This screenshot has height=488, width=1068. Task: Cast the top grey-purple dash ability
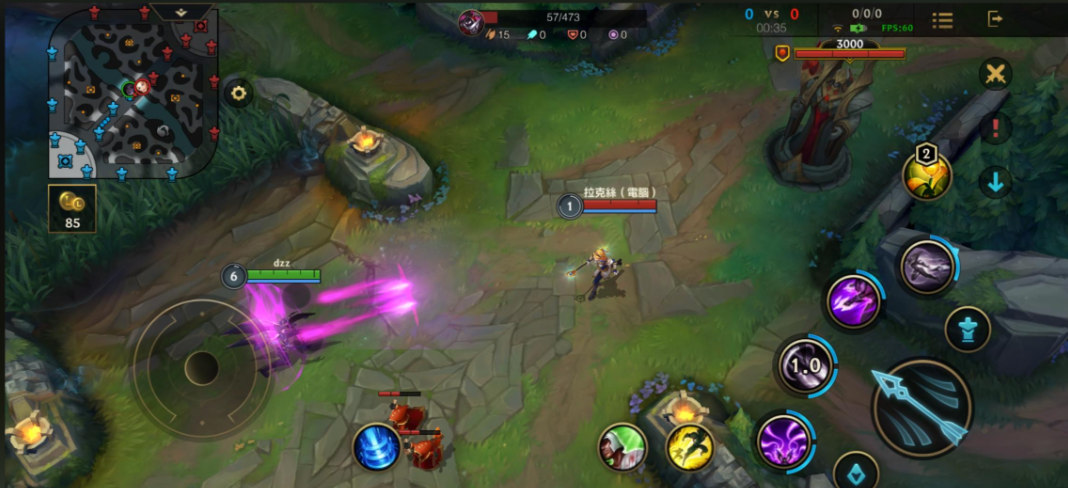(x=927, y=267)
